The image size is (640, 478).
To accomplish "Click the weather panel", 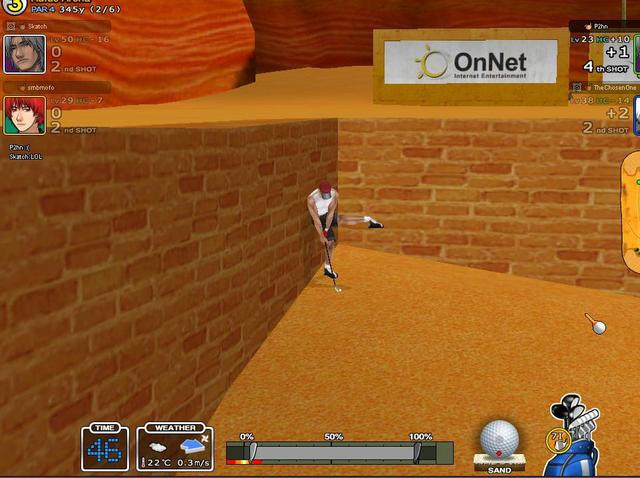I will (x=176, y=447).
